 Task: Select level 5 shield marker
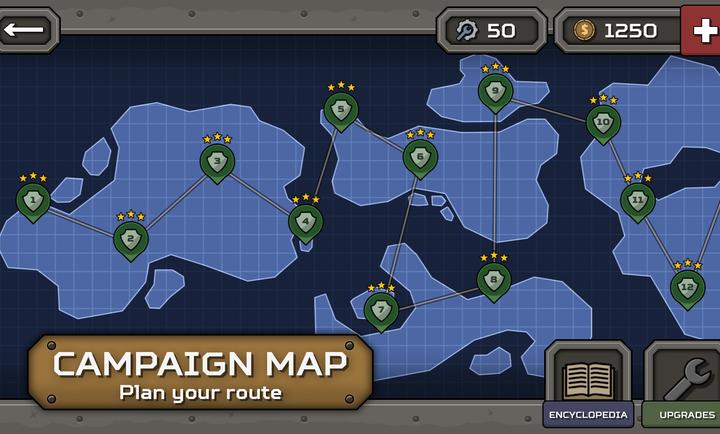(341, 109)
